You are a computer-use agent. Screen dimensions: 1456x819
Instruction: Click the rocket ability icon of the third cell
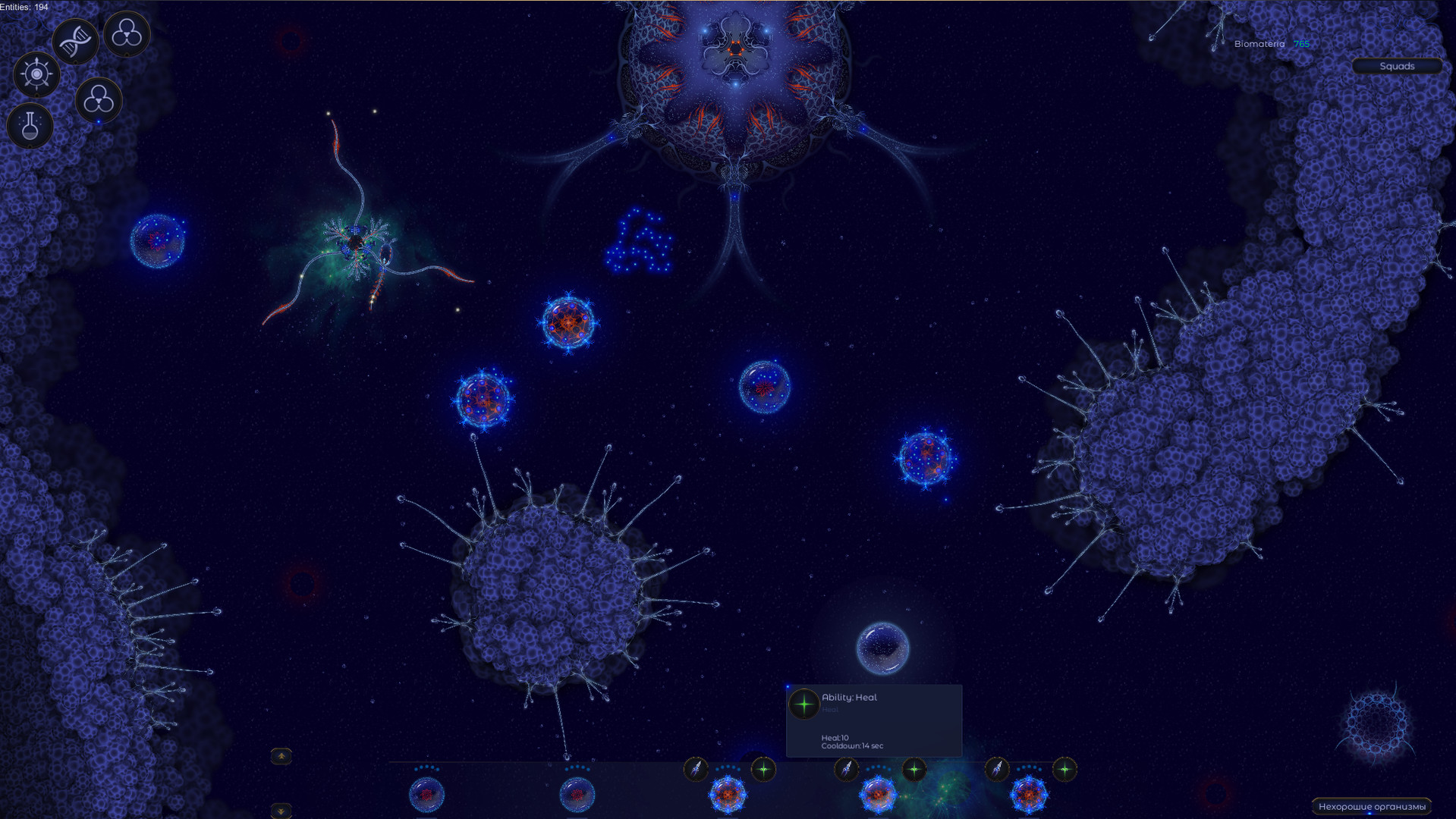(697, 770)
